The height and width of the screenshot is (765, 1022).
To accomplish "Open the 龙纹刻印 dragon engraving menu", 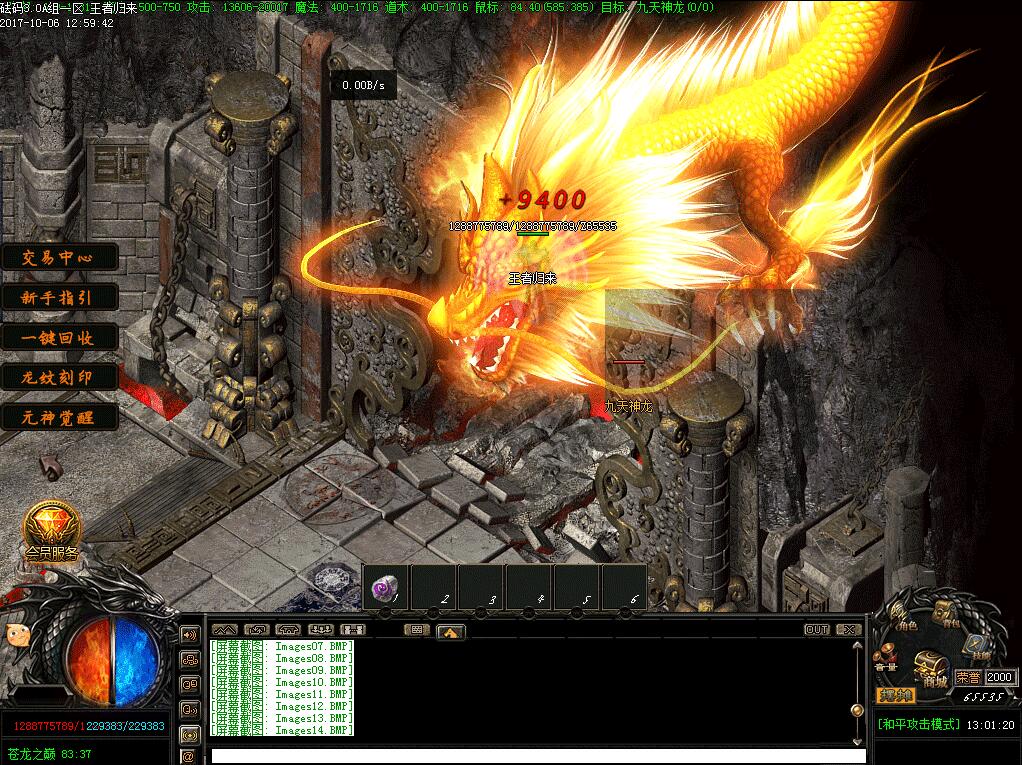I will coord(58,377).
